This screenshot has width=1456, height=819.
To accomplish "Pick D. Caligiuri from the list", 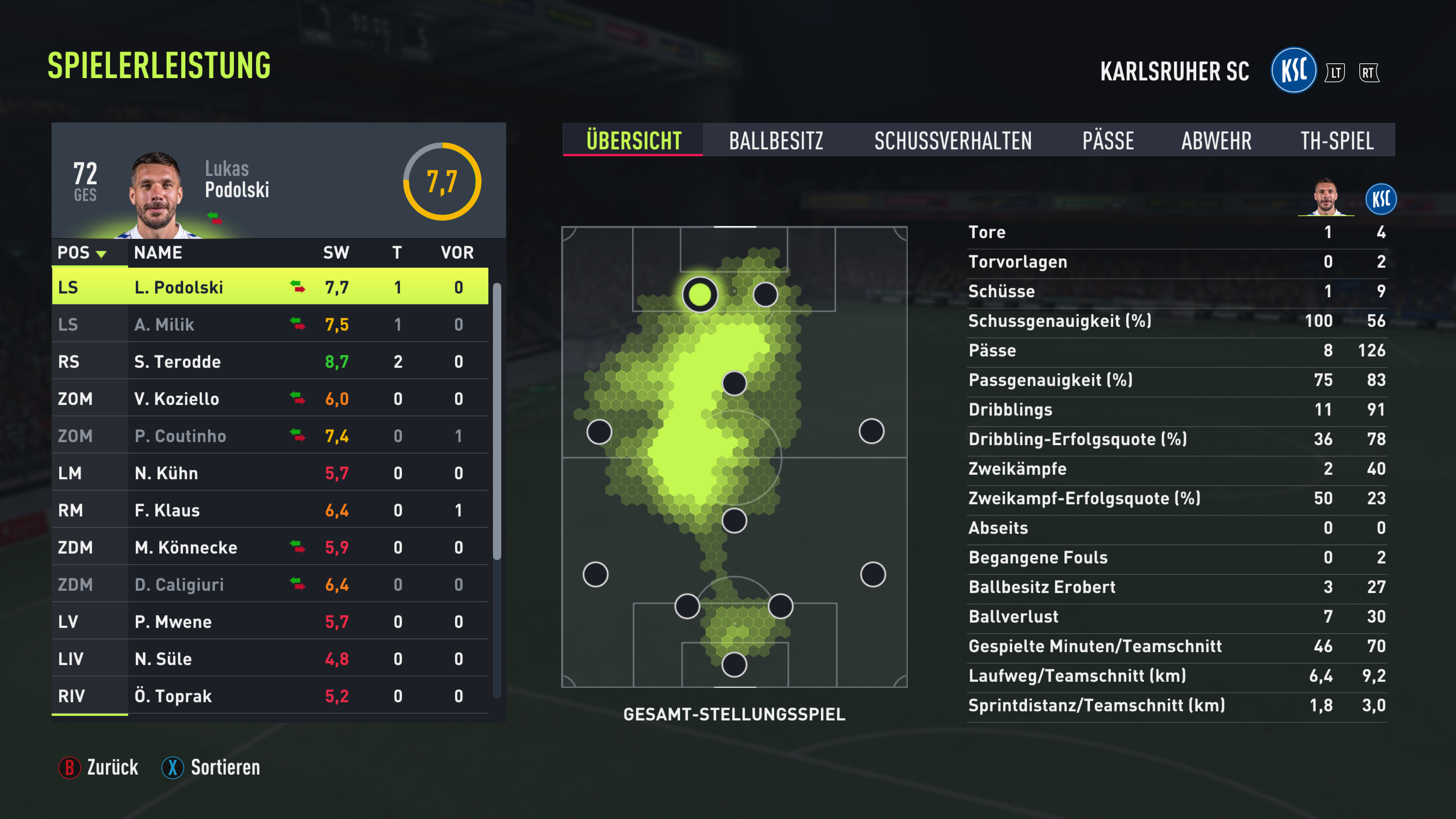I will pyautogui.click(x=270, y=584).
